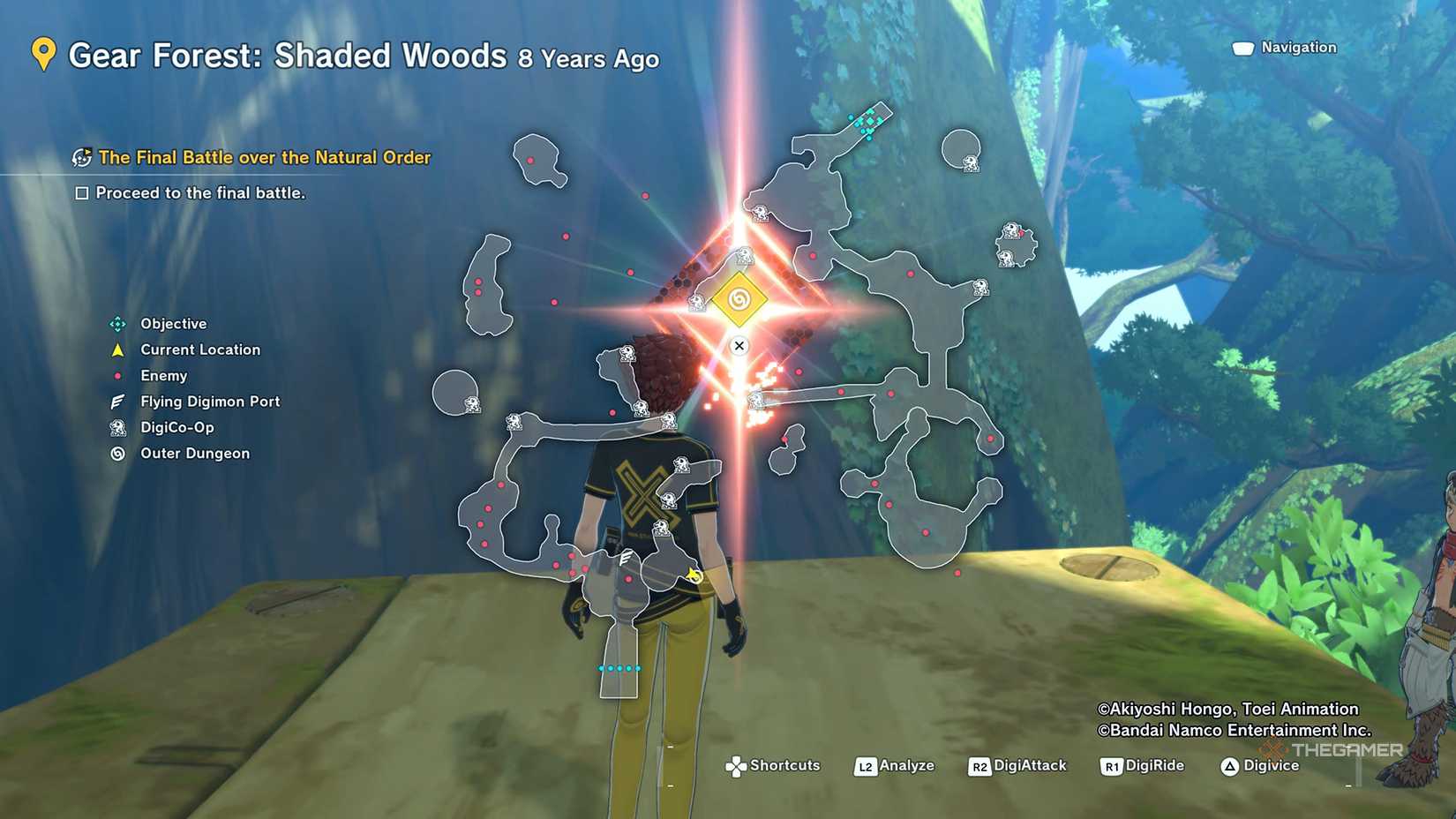Click the yellow location pin beside Gear Forest
1456x819 pixels.
point(43,55)
